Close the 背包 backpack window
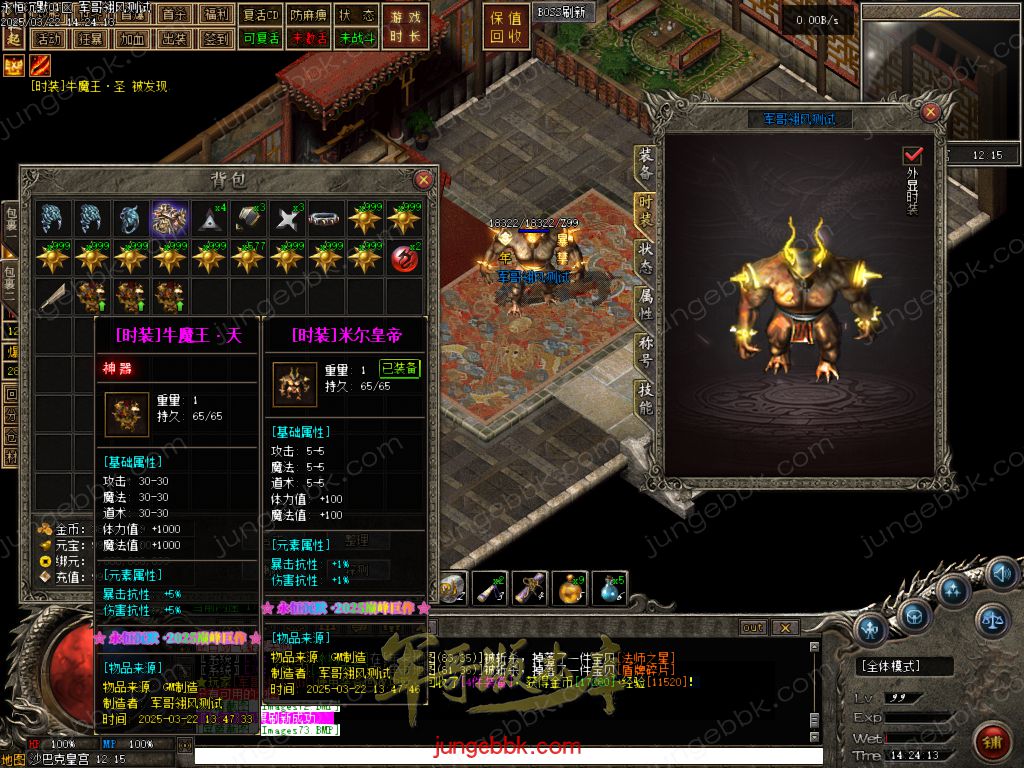The height and width of the screenshot is (768, 1024). tap(424, 180)
